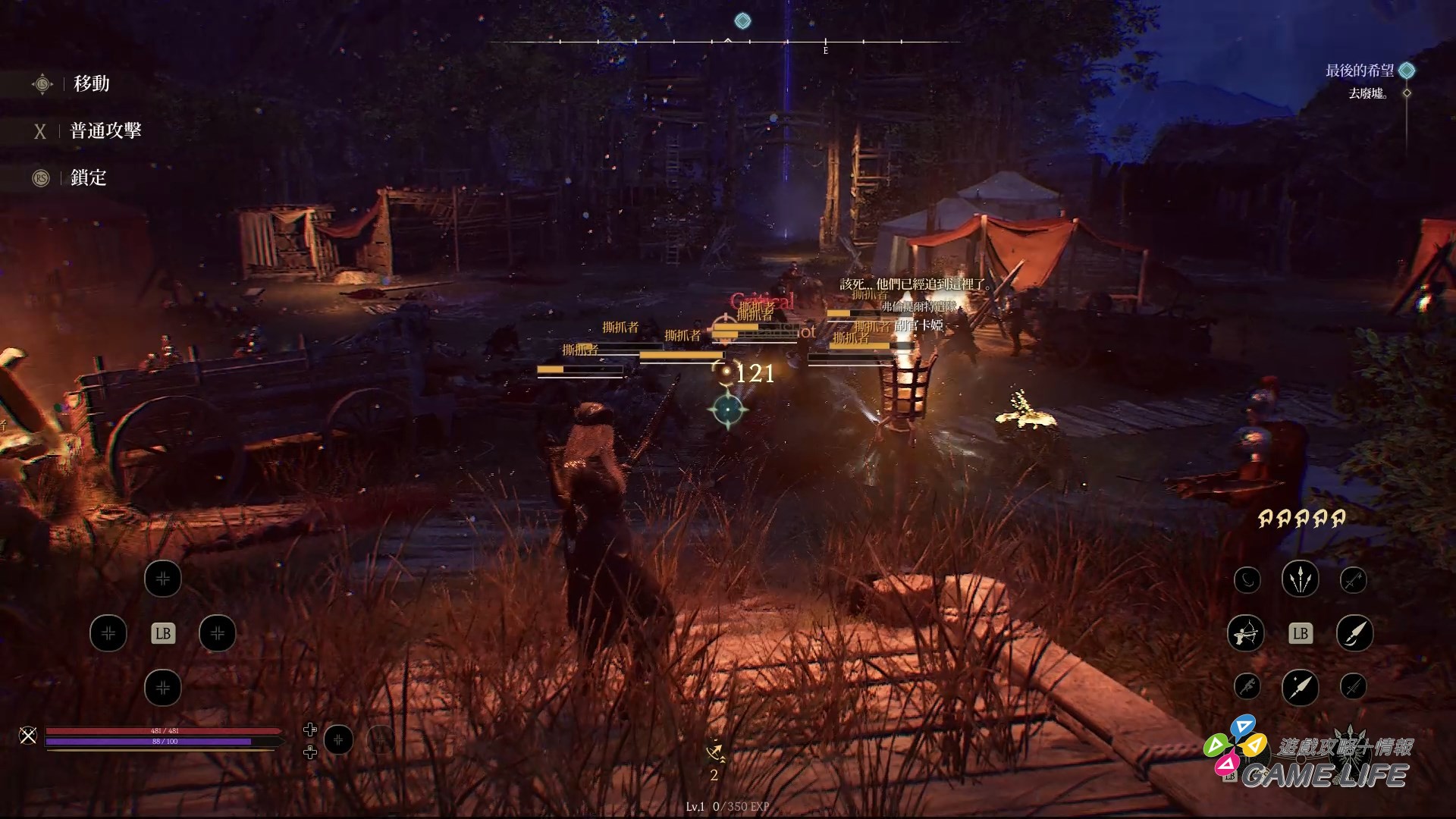Click the diamond objective marker on compass
1456x819 pixels.
coord(743,21)
